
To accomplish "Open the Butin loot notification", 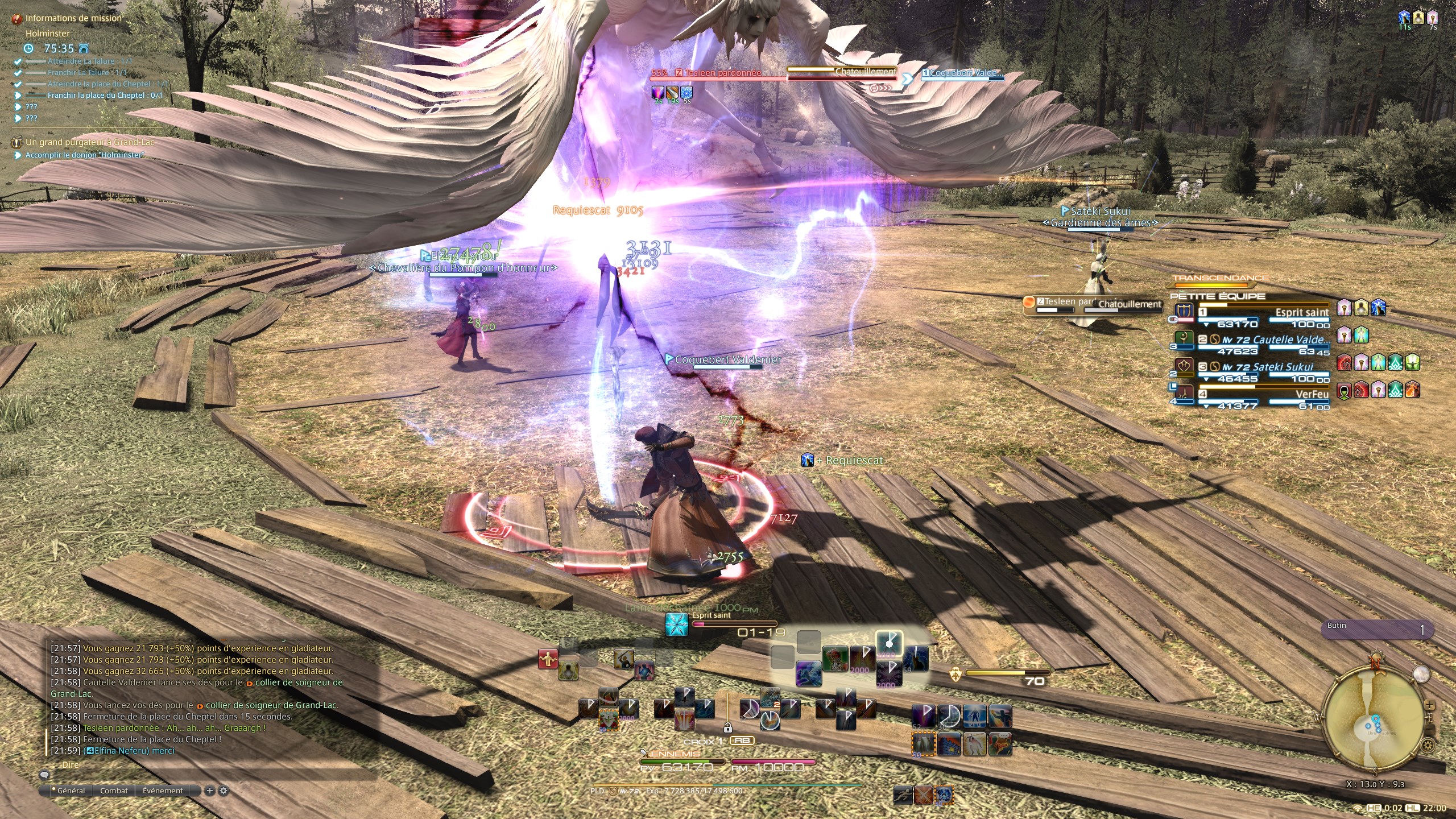I will point(1376,629).
